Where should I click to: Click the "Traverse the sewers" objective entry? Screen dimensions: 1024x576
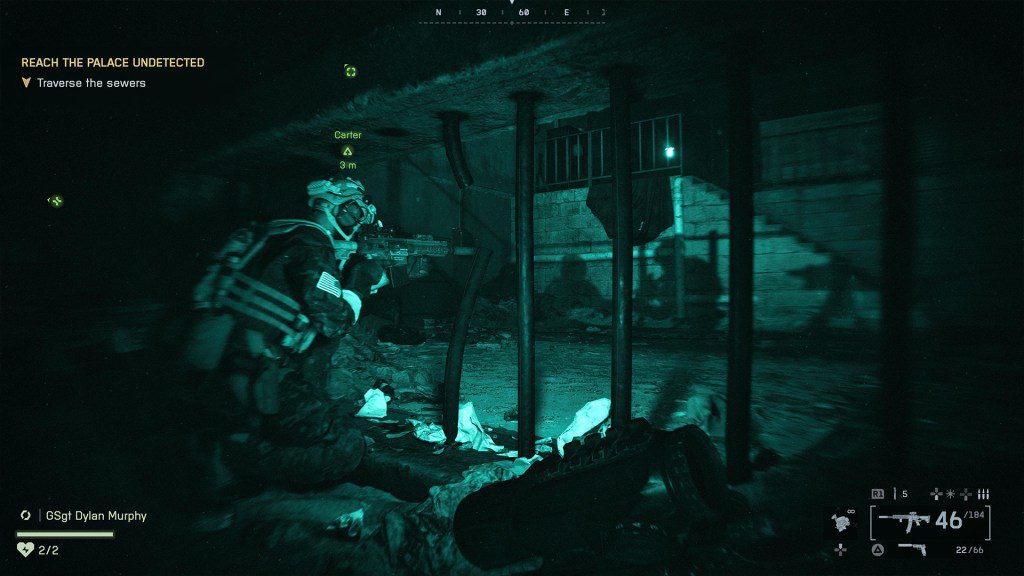(x=91, y=83)
